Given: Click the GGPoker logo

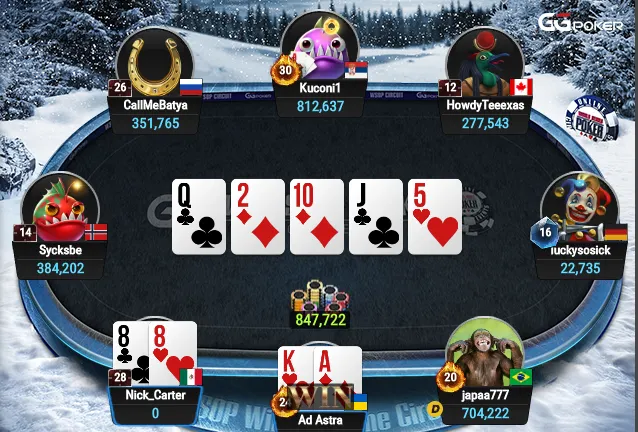Looking at the screenshot, I should [x=579, y=23].
